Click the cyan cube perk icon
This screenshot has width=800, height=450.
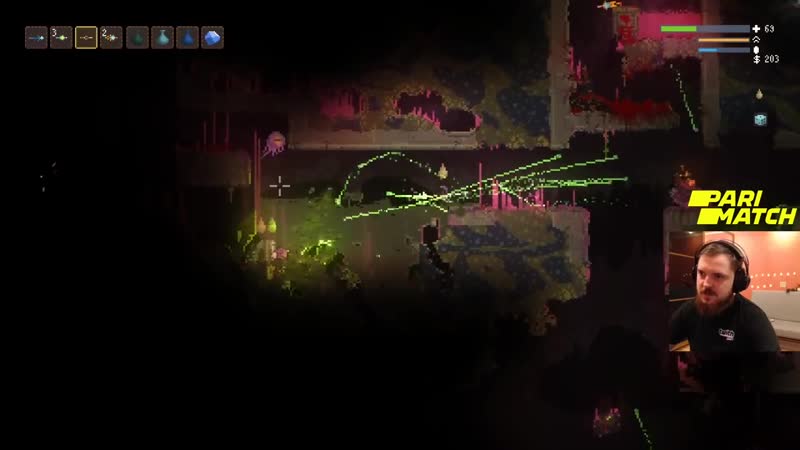pyautogui.click(x=760, y=119)
